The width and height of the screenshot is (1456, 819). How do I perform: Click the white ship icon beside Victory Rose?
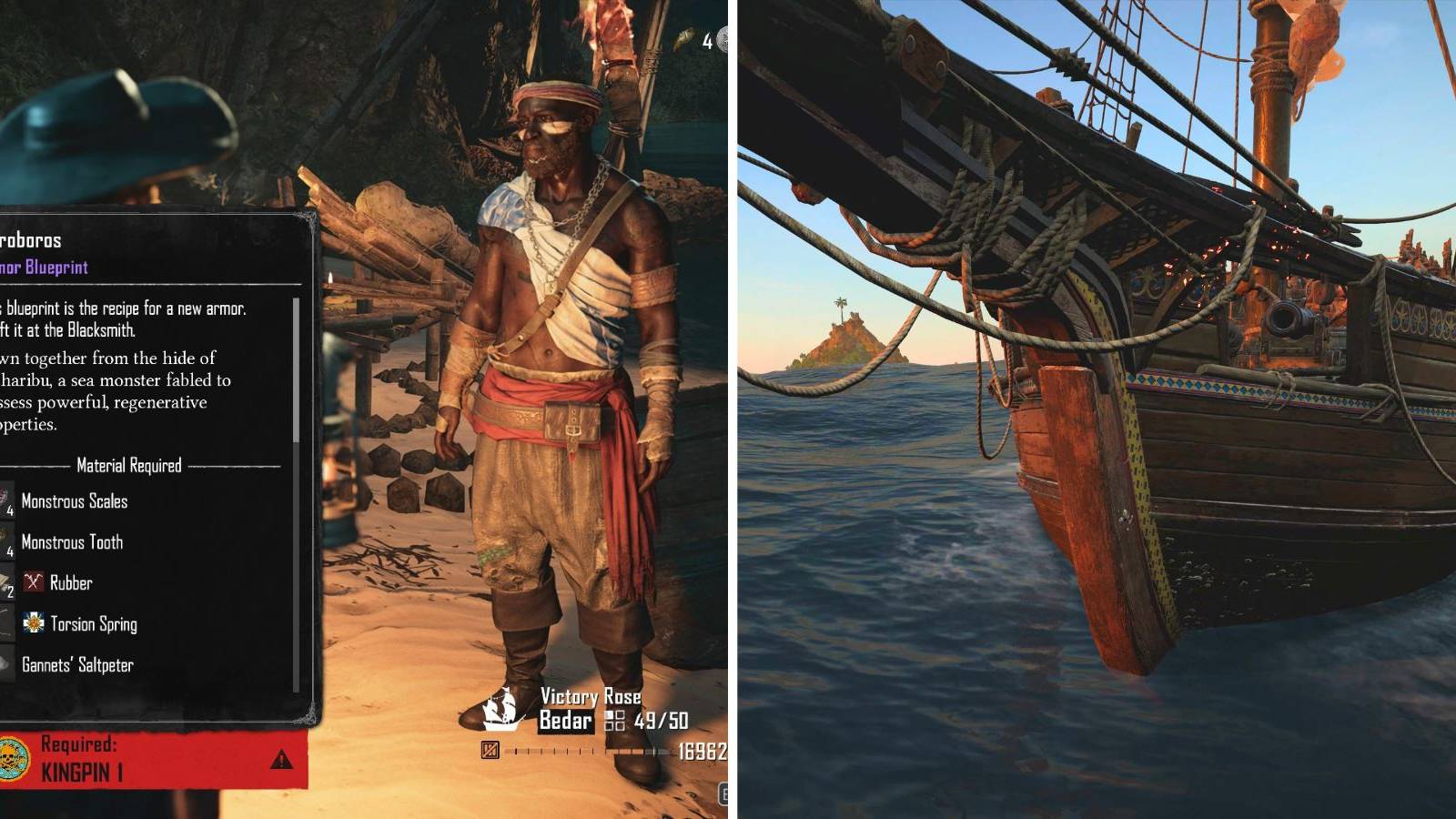click(500, 708)
